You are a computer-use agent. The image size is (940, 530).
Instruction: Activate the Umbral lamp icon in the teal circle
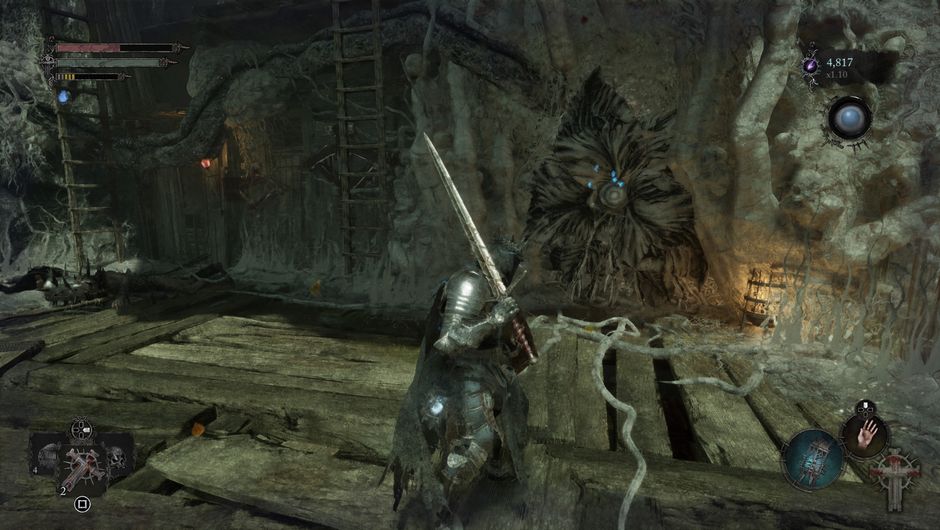tap(811, 460)
